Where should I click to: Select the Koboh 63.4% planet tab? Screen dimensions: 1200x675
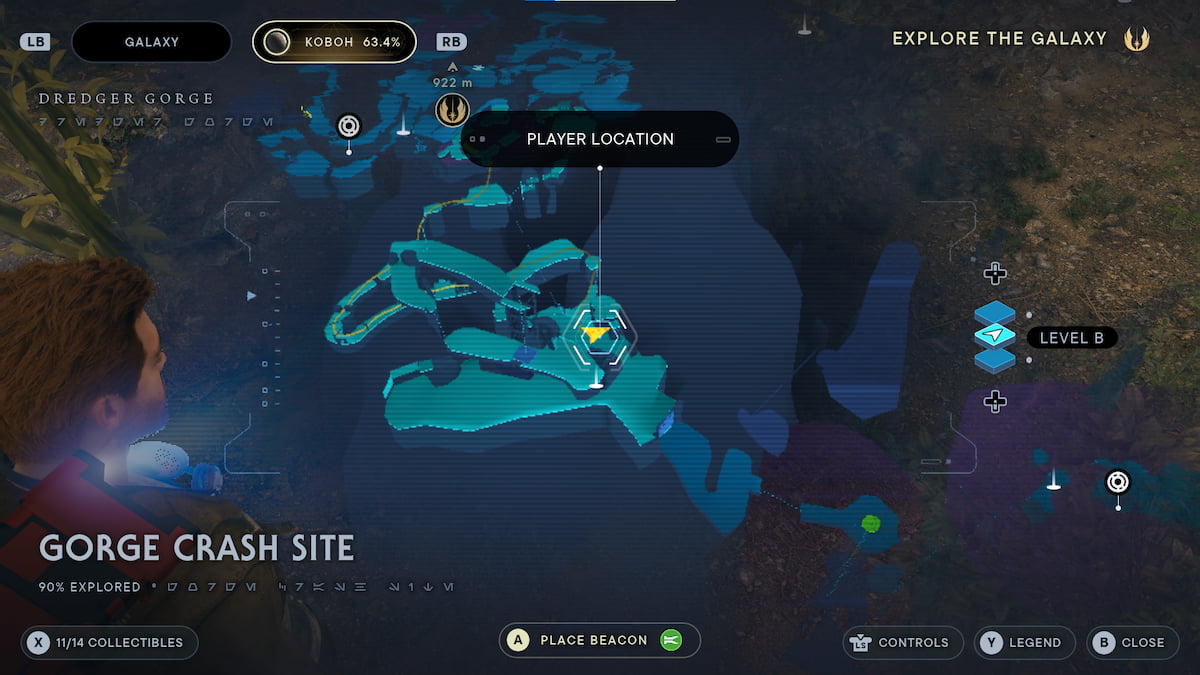(x=334, y=42)
